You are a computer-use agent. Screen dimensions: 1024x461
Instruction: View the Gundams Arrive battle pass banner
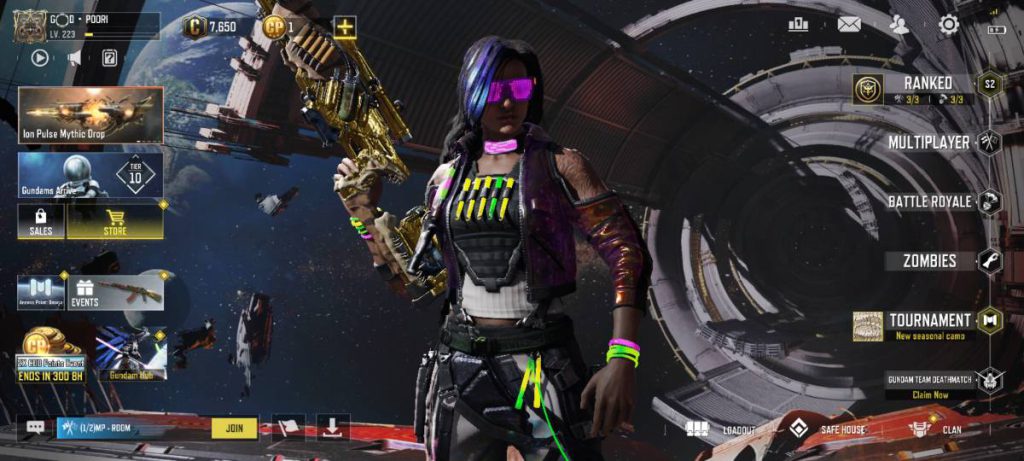(90, 175)
